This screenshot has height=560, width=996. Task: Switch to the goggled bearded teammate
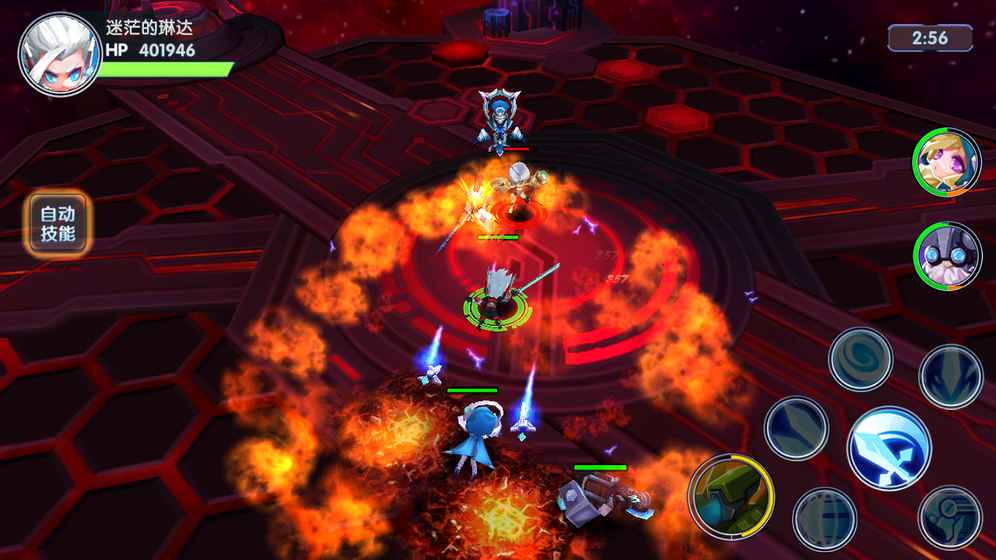pos(946,256)
